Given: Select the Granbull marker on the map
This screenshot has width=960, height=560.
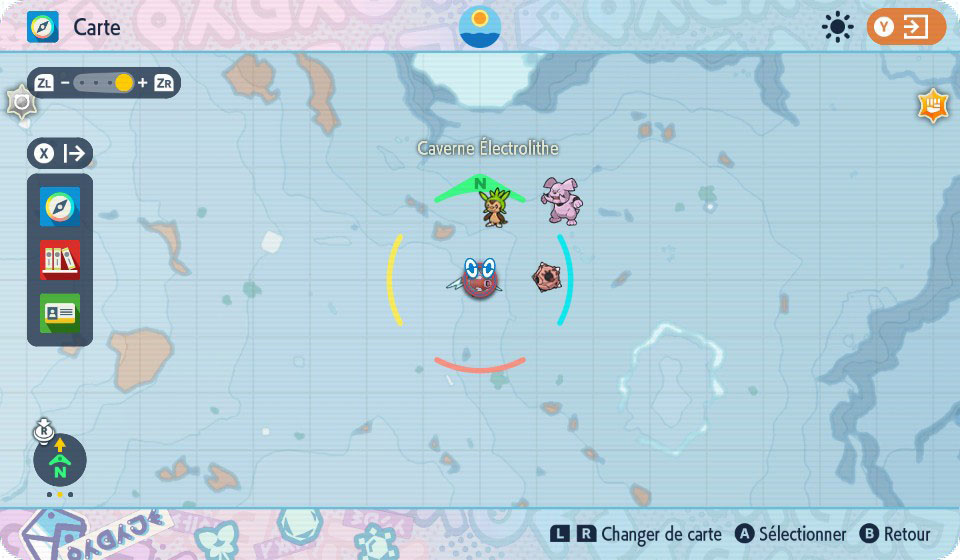Looking at the screenshot, I should tap(561, 200).
